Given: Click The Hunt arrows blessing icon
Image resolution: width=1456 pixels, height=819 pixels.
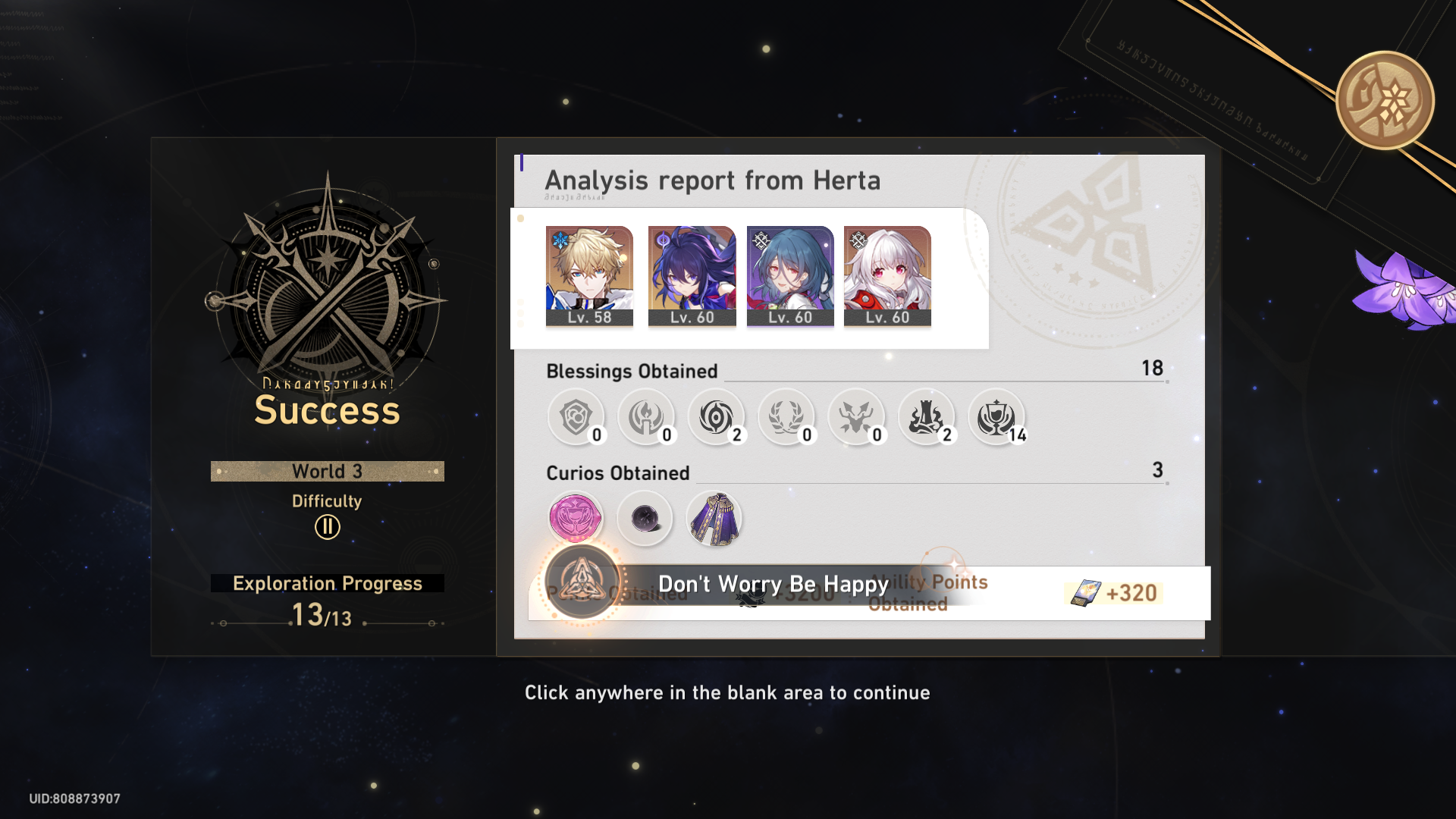Looking at the screenshot, I should pos(858,417).
